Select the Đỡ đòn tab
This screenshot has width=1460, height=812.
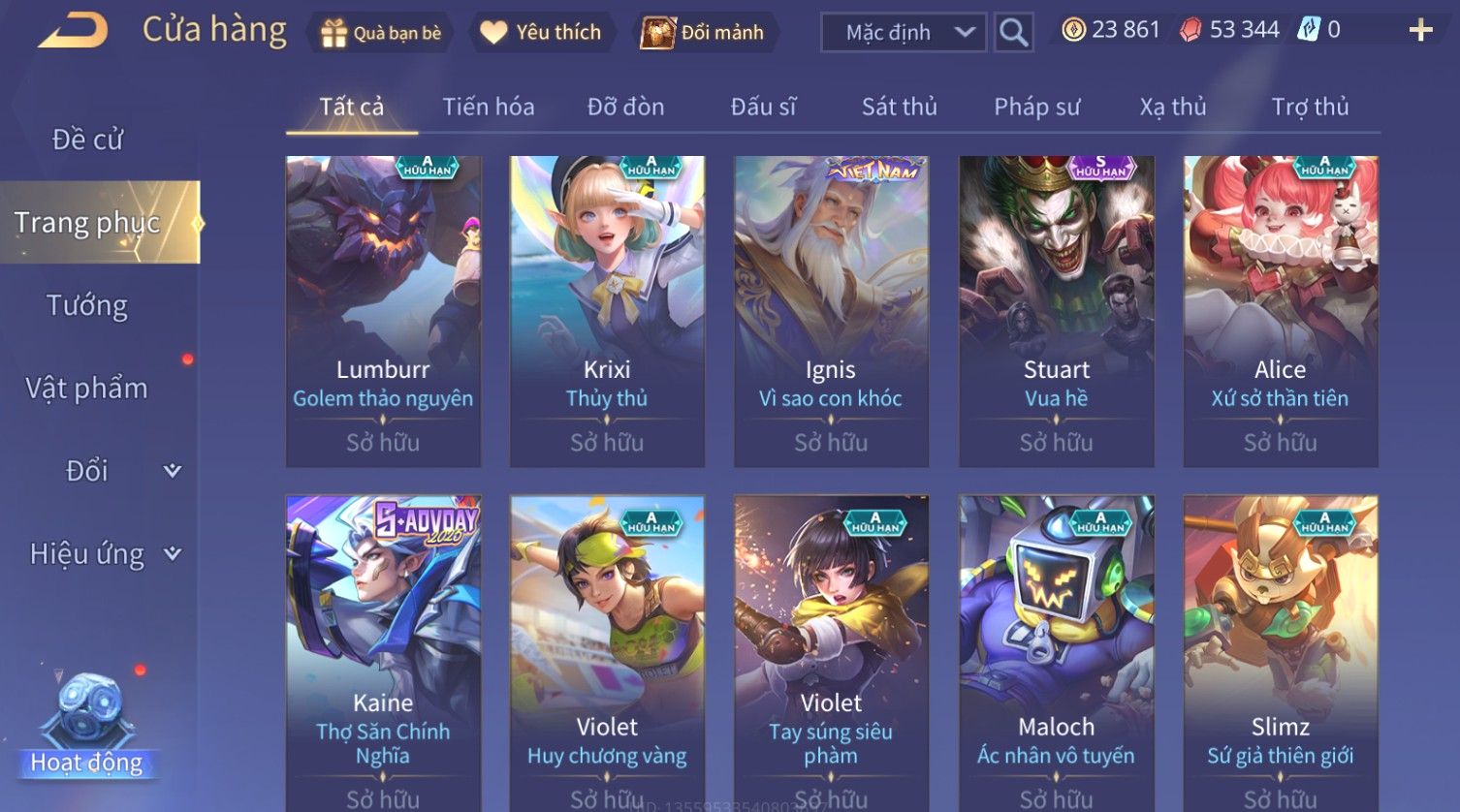pyautogui.click(x=625, y=107)
